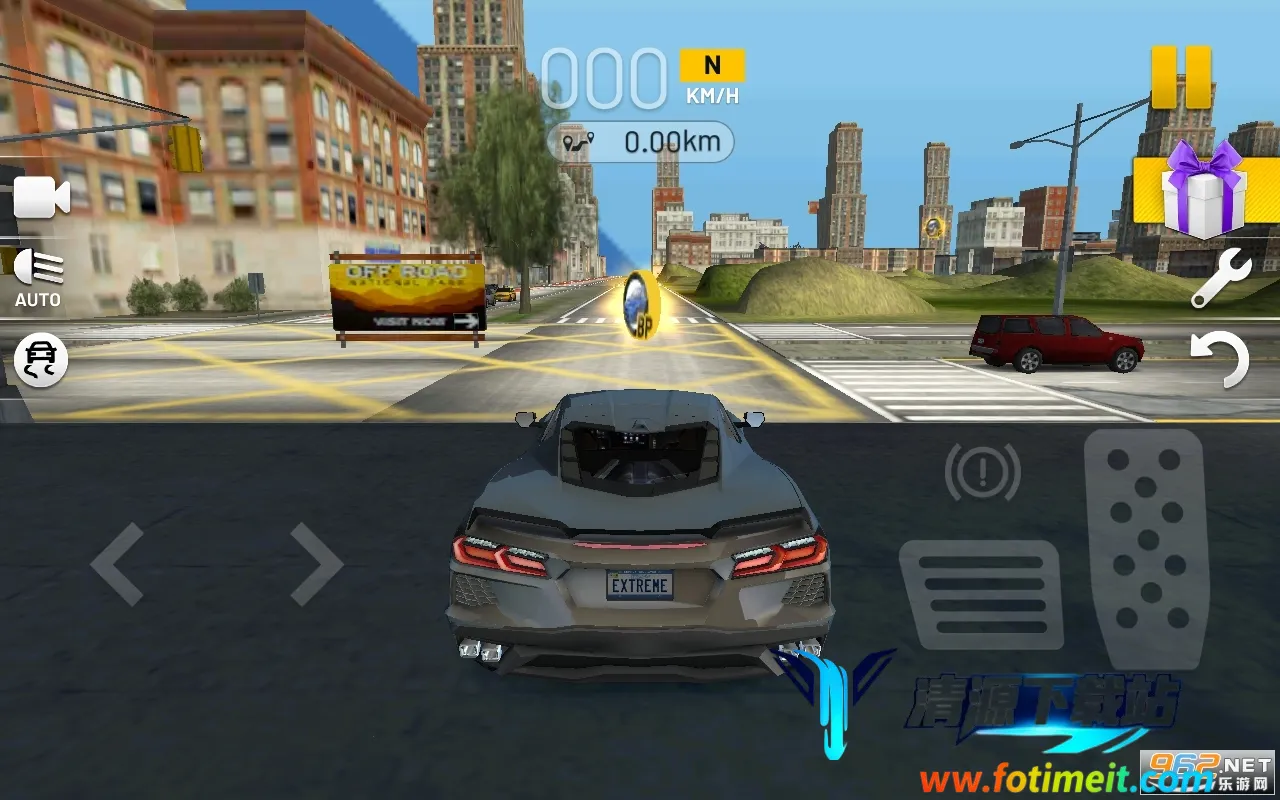Image resolution: width=1280 pixels, height=800 pixels.
Task: Switch camera view with the video camera icon
Action: point(40,198)
